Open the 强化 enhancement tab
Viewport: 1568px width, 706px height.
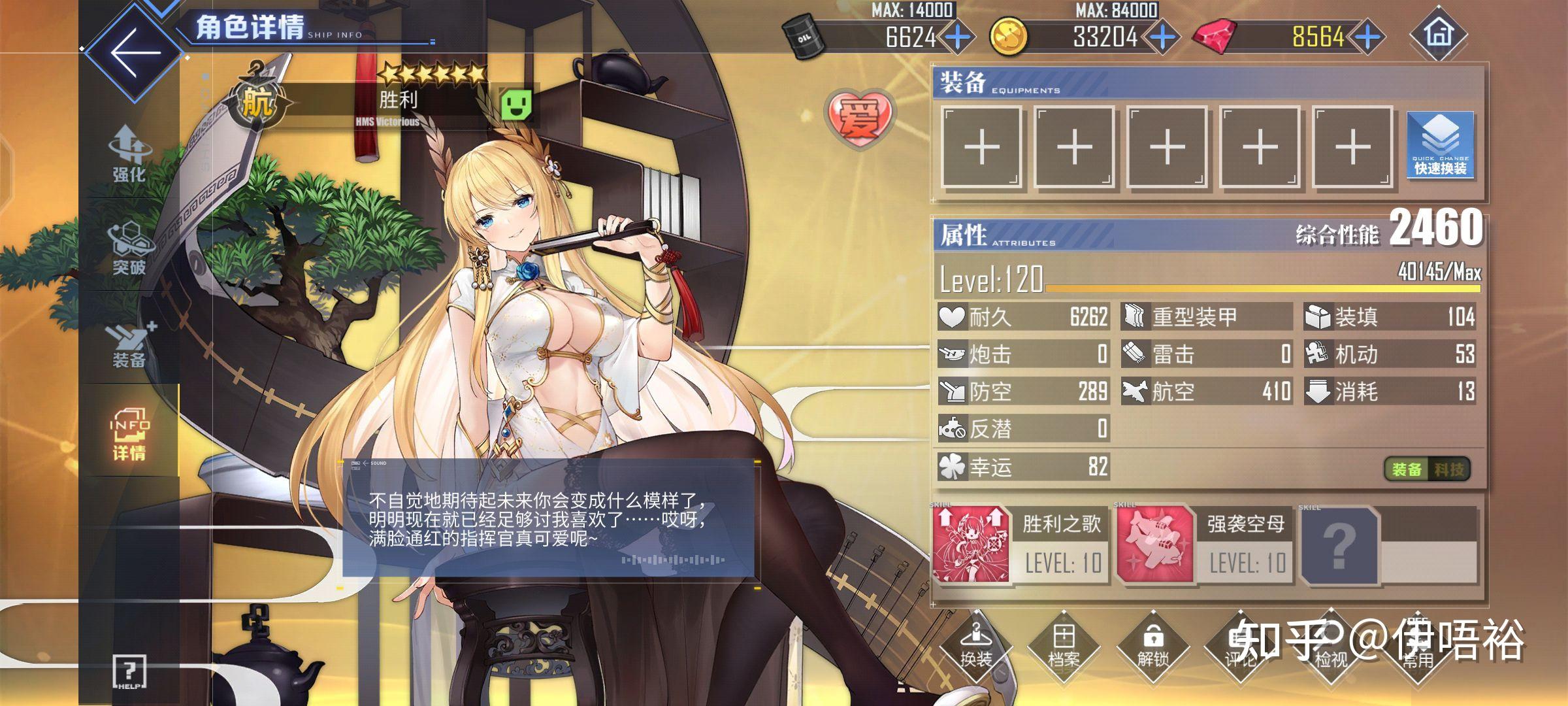[129, 154]
